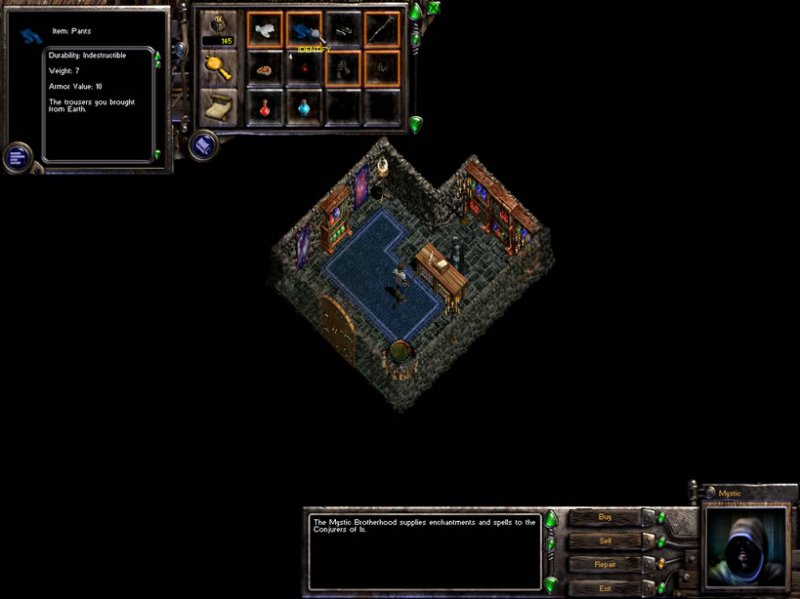Click the Repair button
This screenshot has width=800, height=599.
tap(604, 564)
